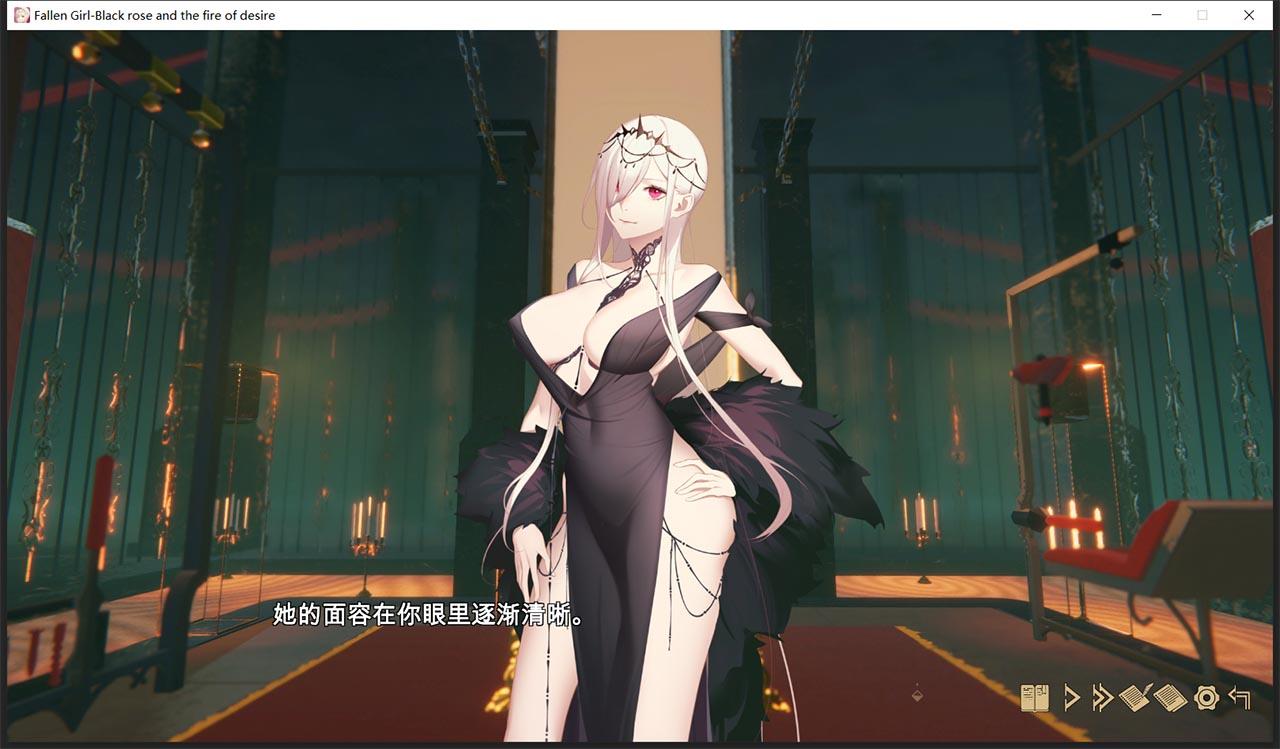Enable skip mode with the double arrow icon
The image size is (1280, 749).
pos(1103,696)
